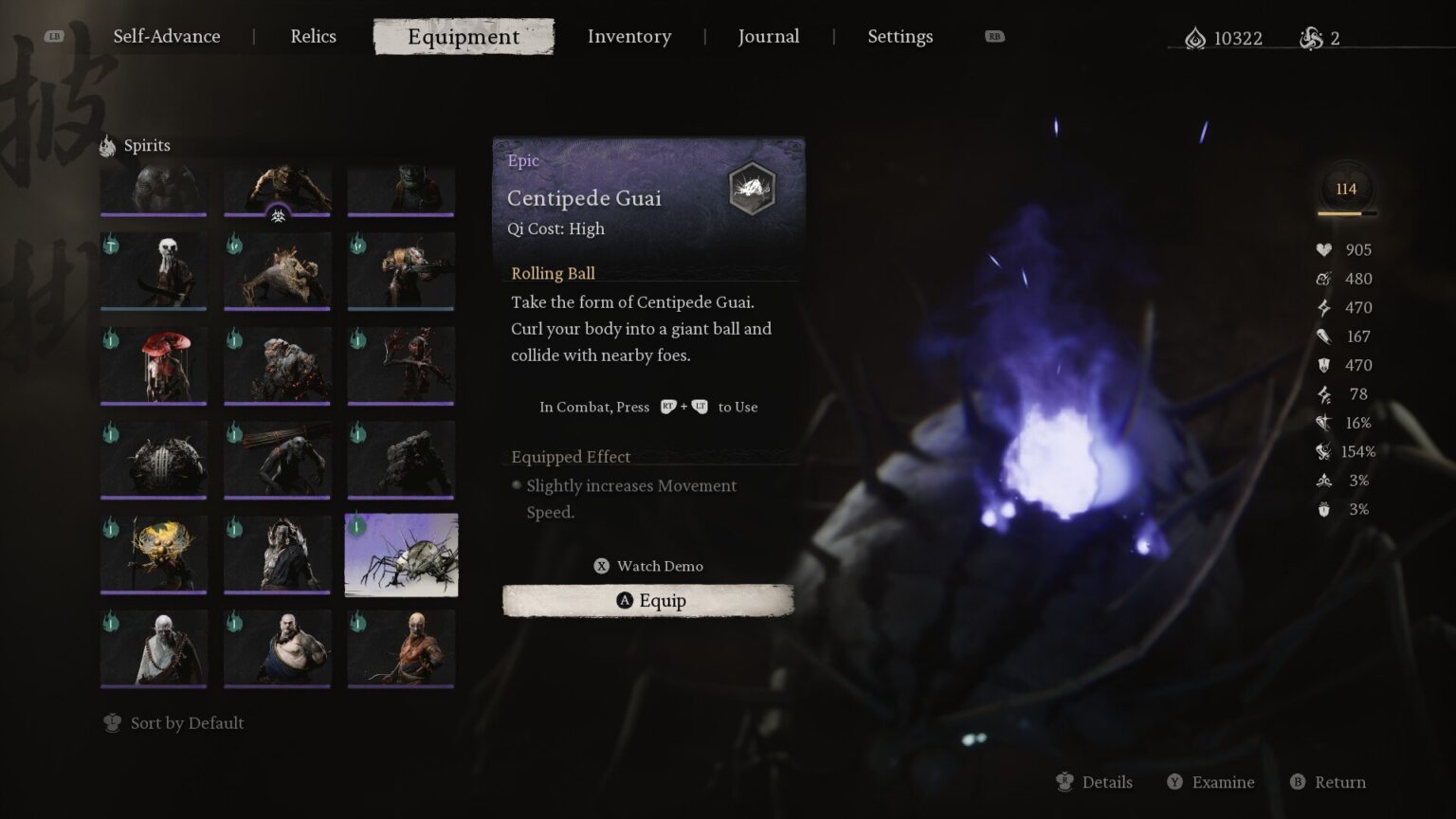Pick the yellow-glowing spider spirit
The height and width of the screenshot is (819, 1456).
[x=154, y=555]
